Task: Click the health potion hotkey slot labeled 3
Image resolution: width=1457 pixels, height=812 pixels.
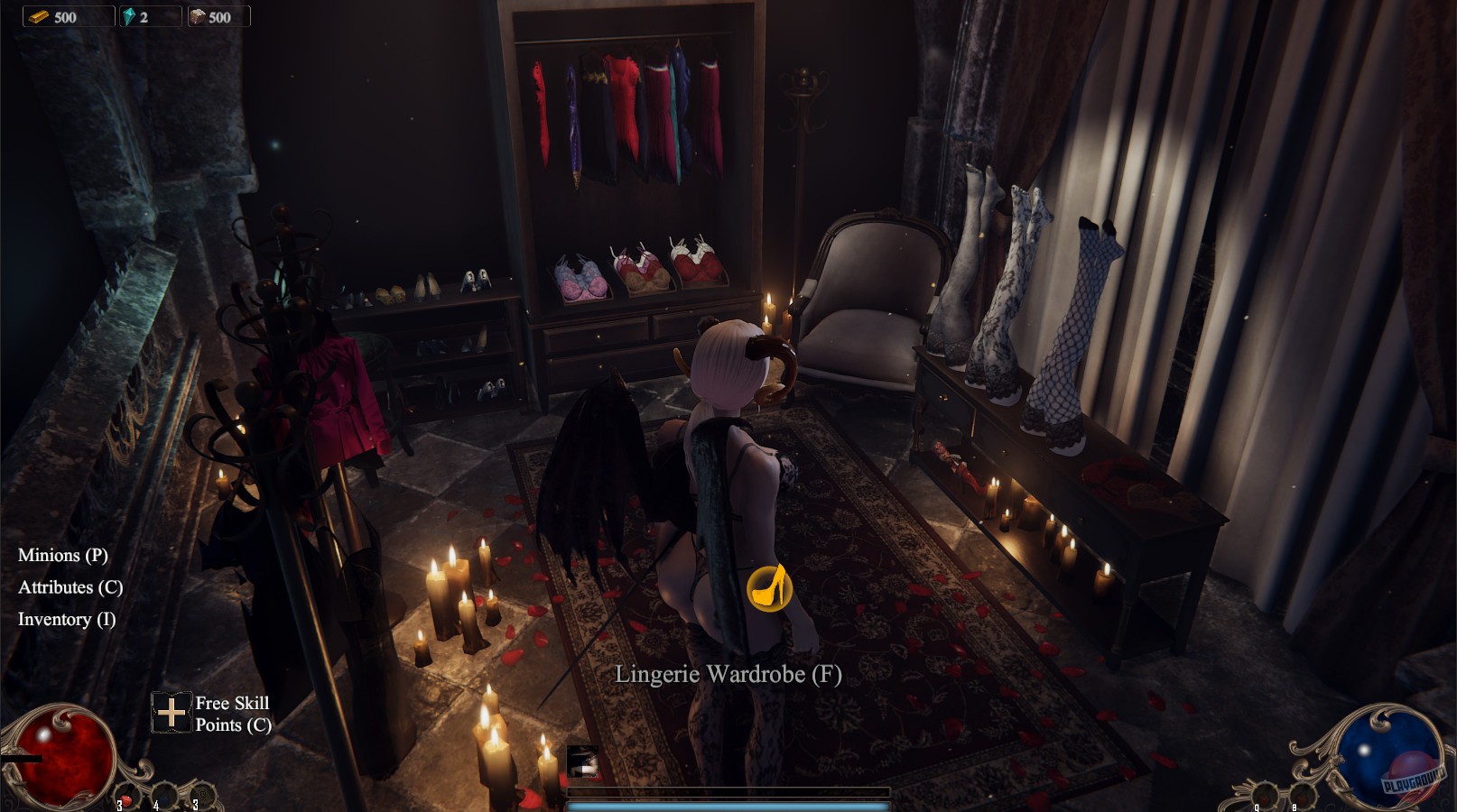Action: tap(127, 796)
